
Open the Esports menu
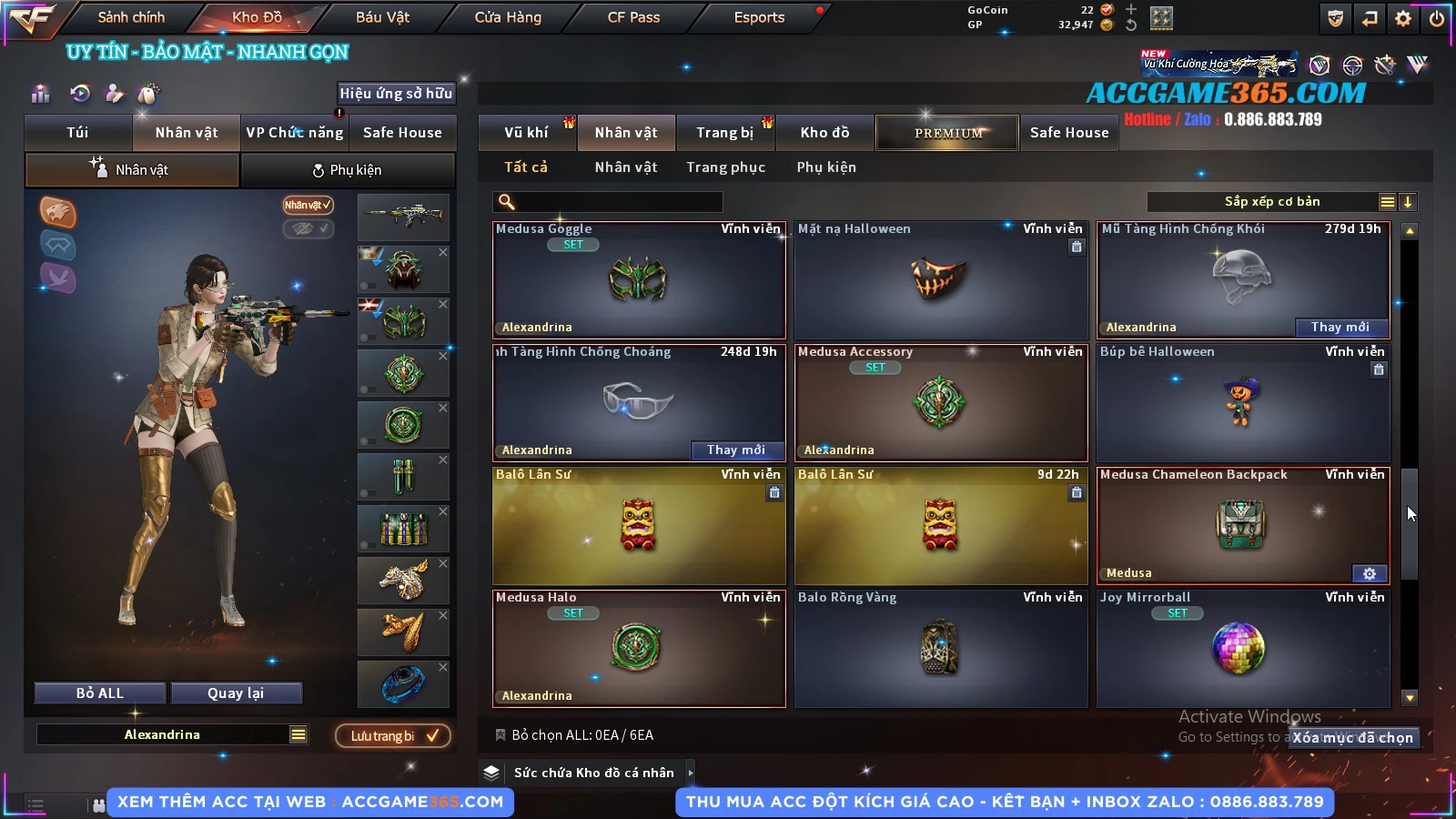coord(759,17)
